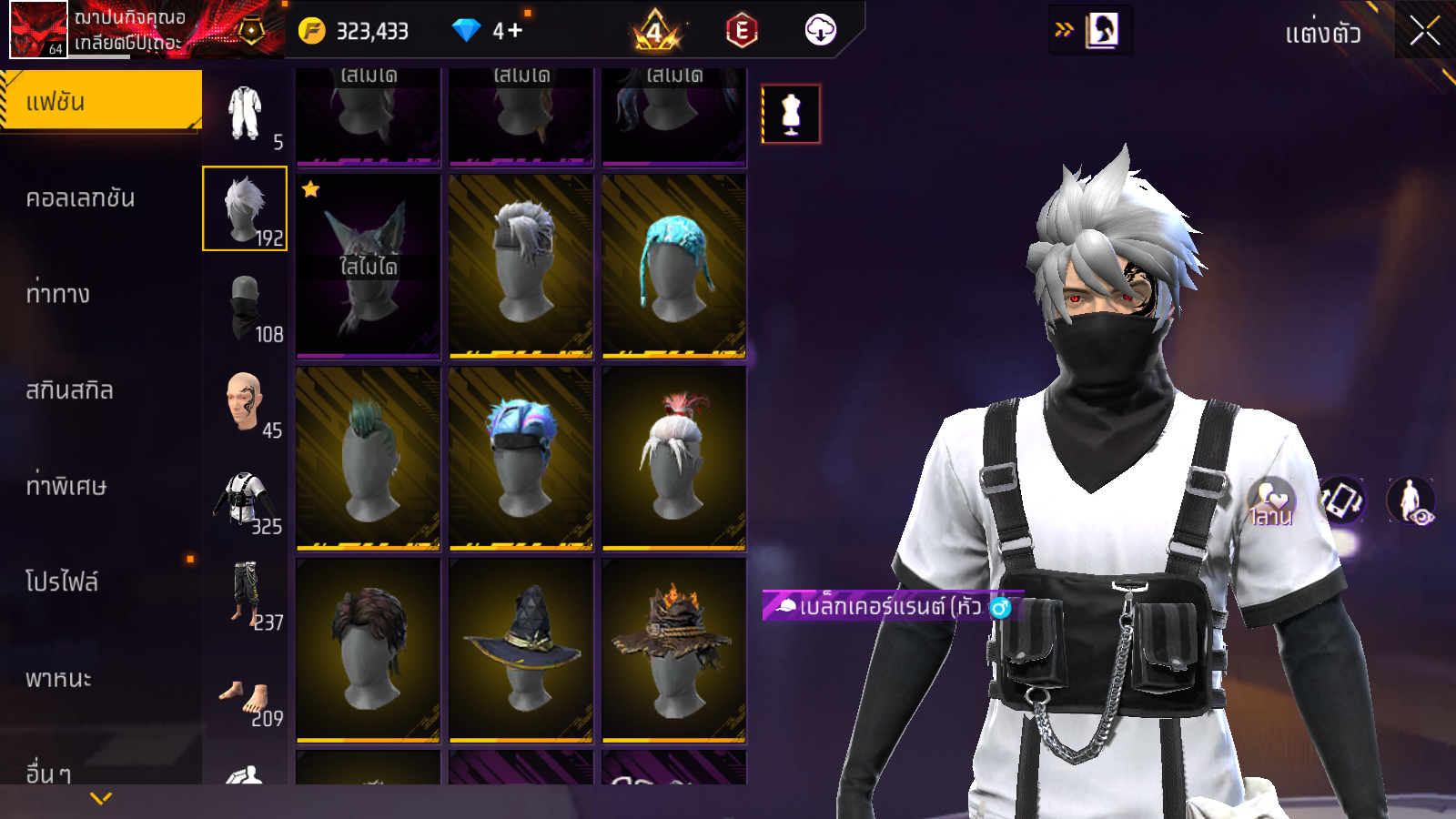Viewport: 1456px width, 819px height.
Task: Select the starred wolf-ear hair item
Action: [369, 266]
